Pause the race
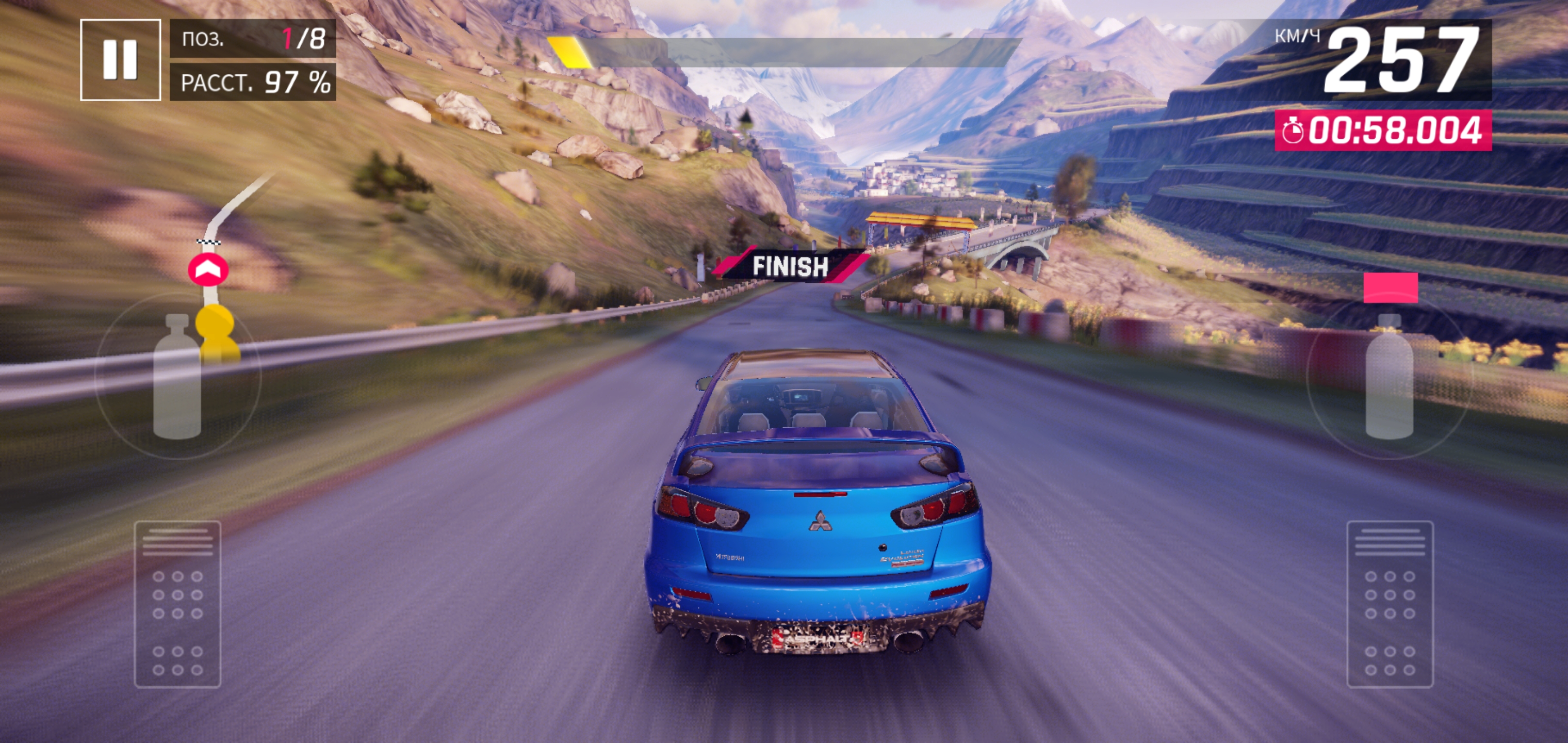The height and width of the screenshot is (743, 1568). coord(120,60)
